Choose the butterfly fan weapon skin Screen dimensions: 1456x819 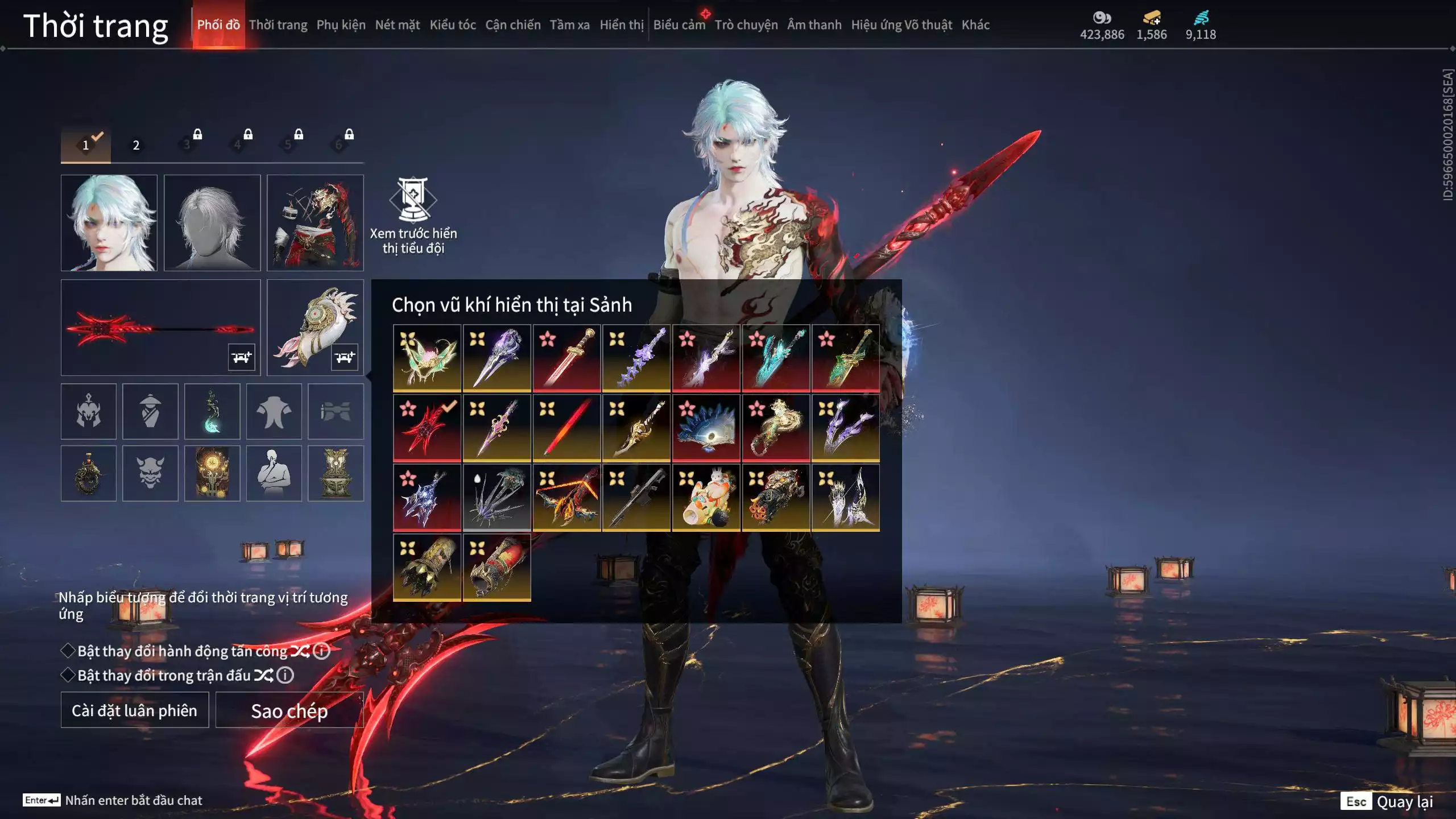(427, 358)
